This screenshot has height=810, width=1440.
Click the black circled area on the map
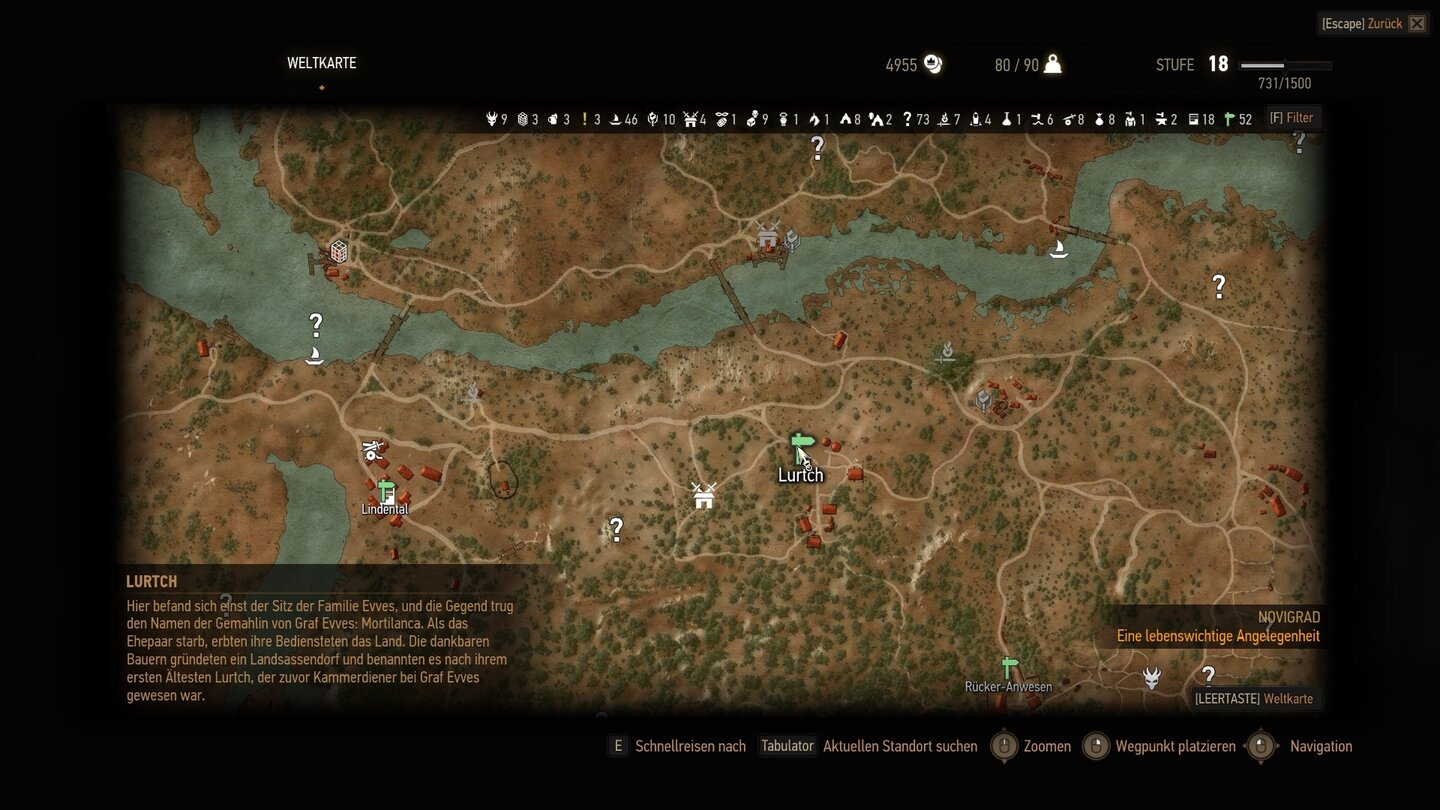coord(504,480)
